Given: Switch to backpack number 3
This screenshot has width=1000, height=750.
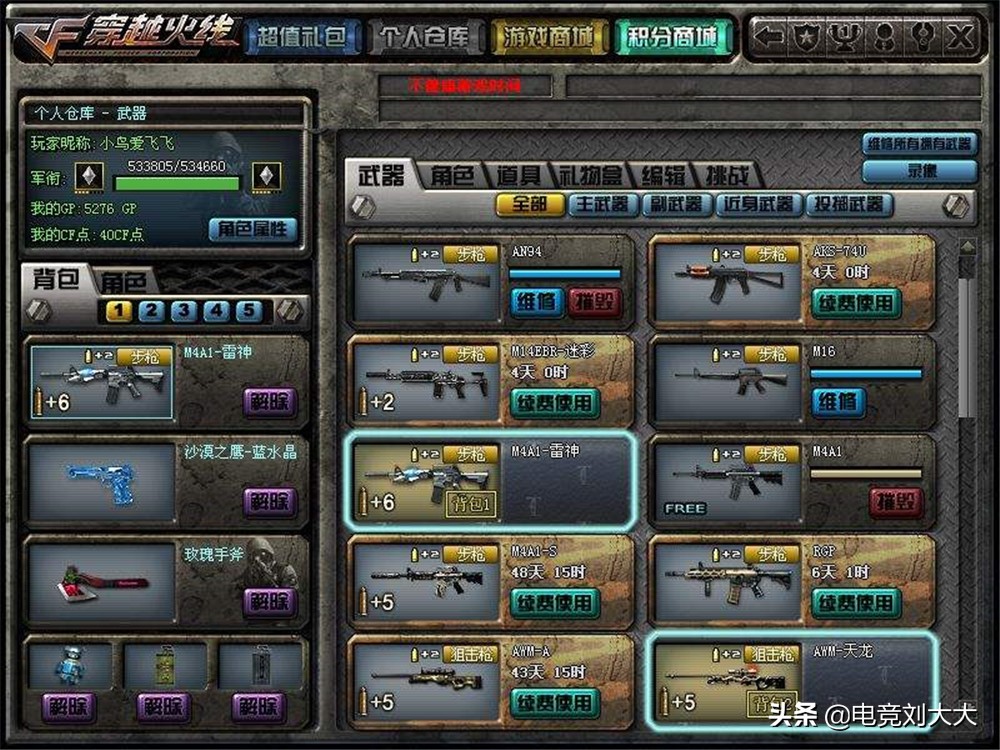Looking at the screenshot, I should pos(183,311).
